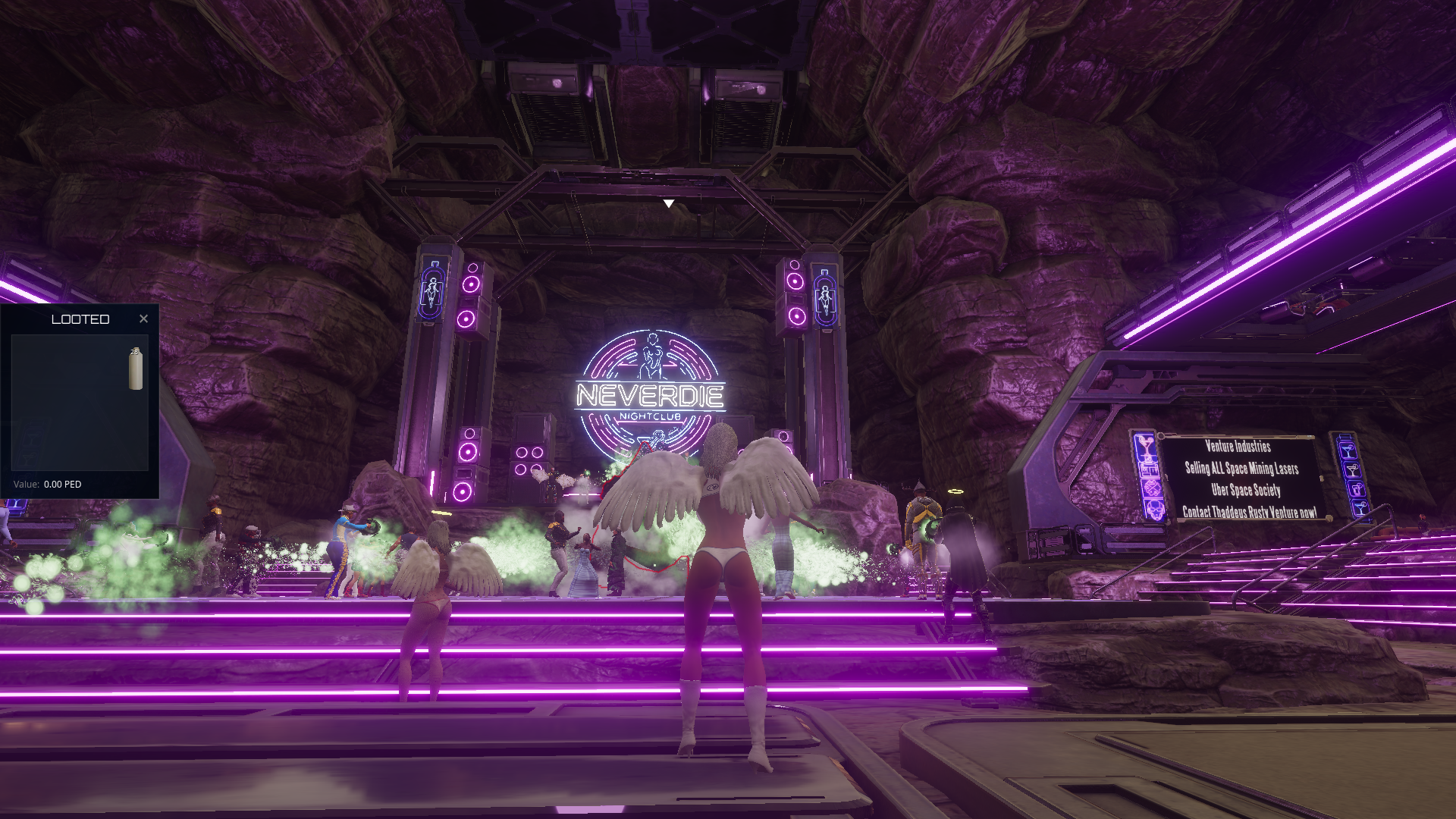Click the Venture Industries heading on billboard
This screenshot has height=819, width=1456.
[1238, 447]
